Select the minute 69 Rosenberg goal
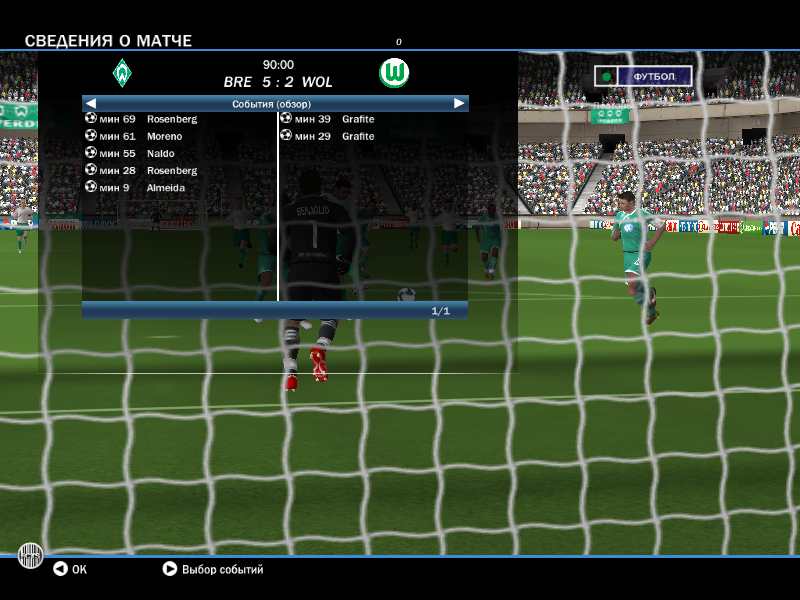 point(142,119)
